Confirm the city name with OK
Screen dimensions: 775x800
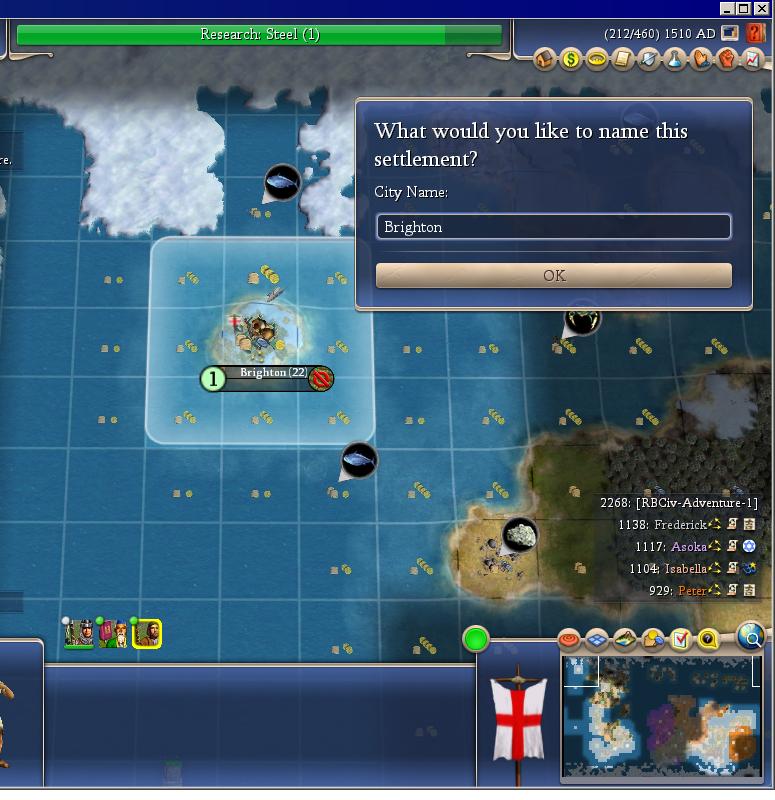point(553,275)
